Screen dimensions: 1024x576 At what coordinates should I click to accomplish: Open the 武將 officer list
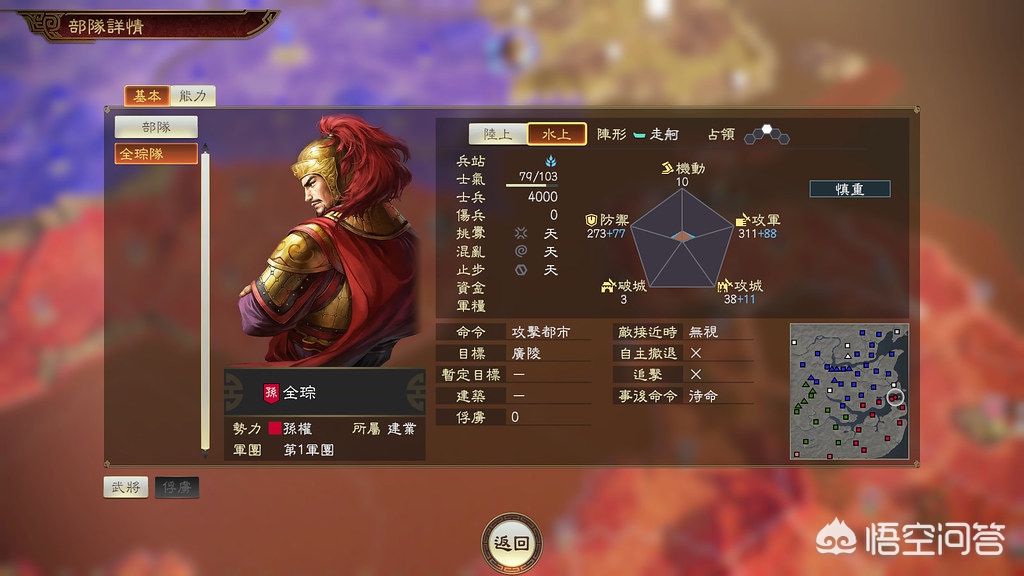coord(126,487)
